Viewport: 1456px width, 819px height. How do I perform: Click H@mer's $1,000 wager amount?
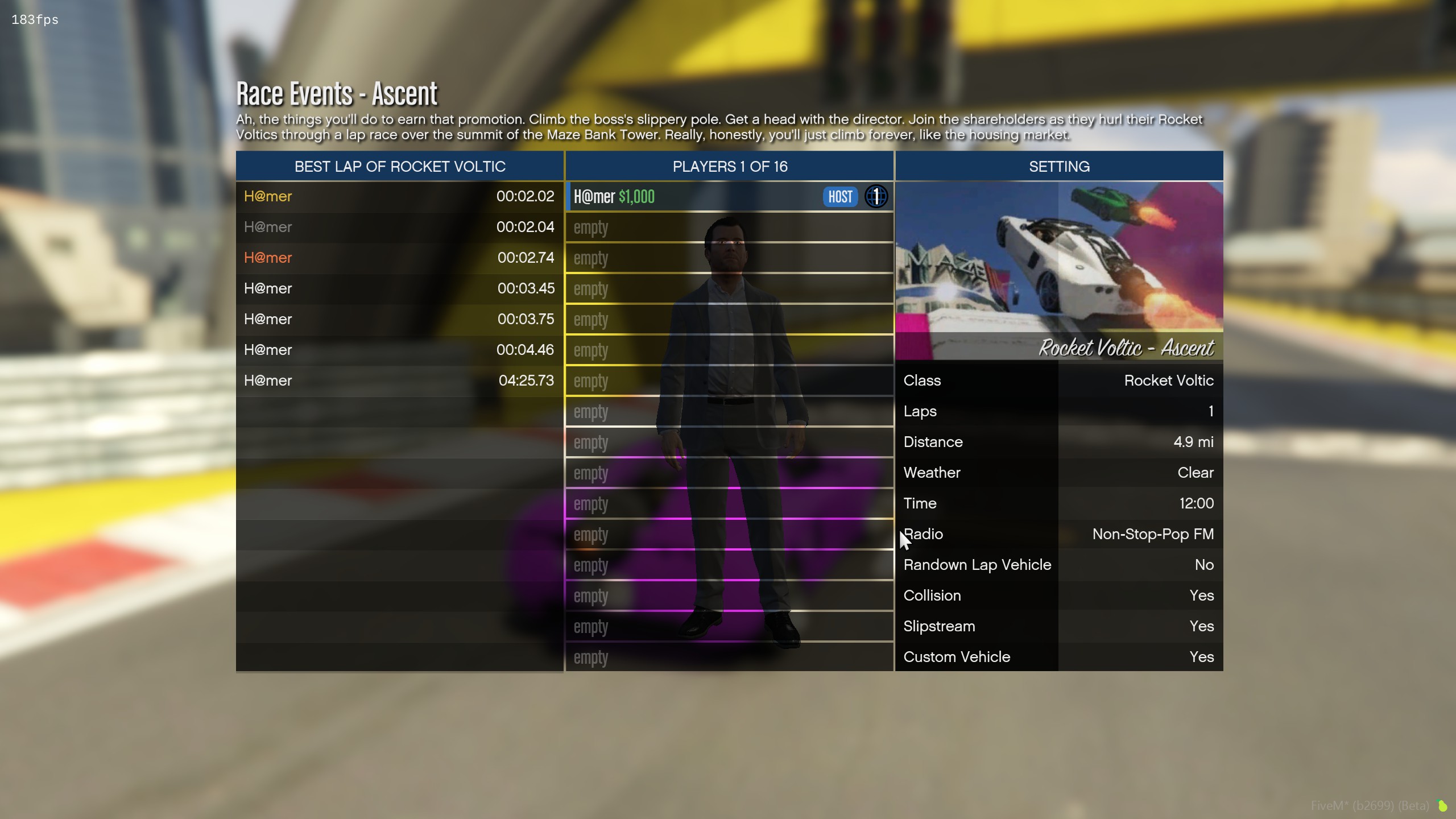636,197
